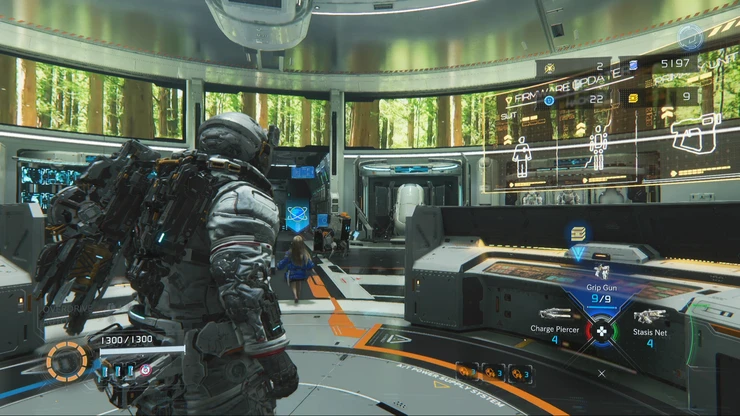740x416 pixels.
Task: Select the Grip Gun weapon
Action: point(601,285)
